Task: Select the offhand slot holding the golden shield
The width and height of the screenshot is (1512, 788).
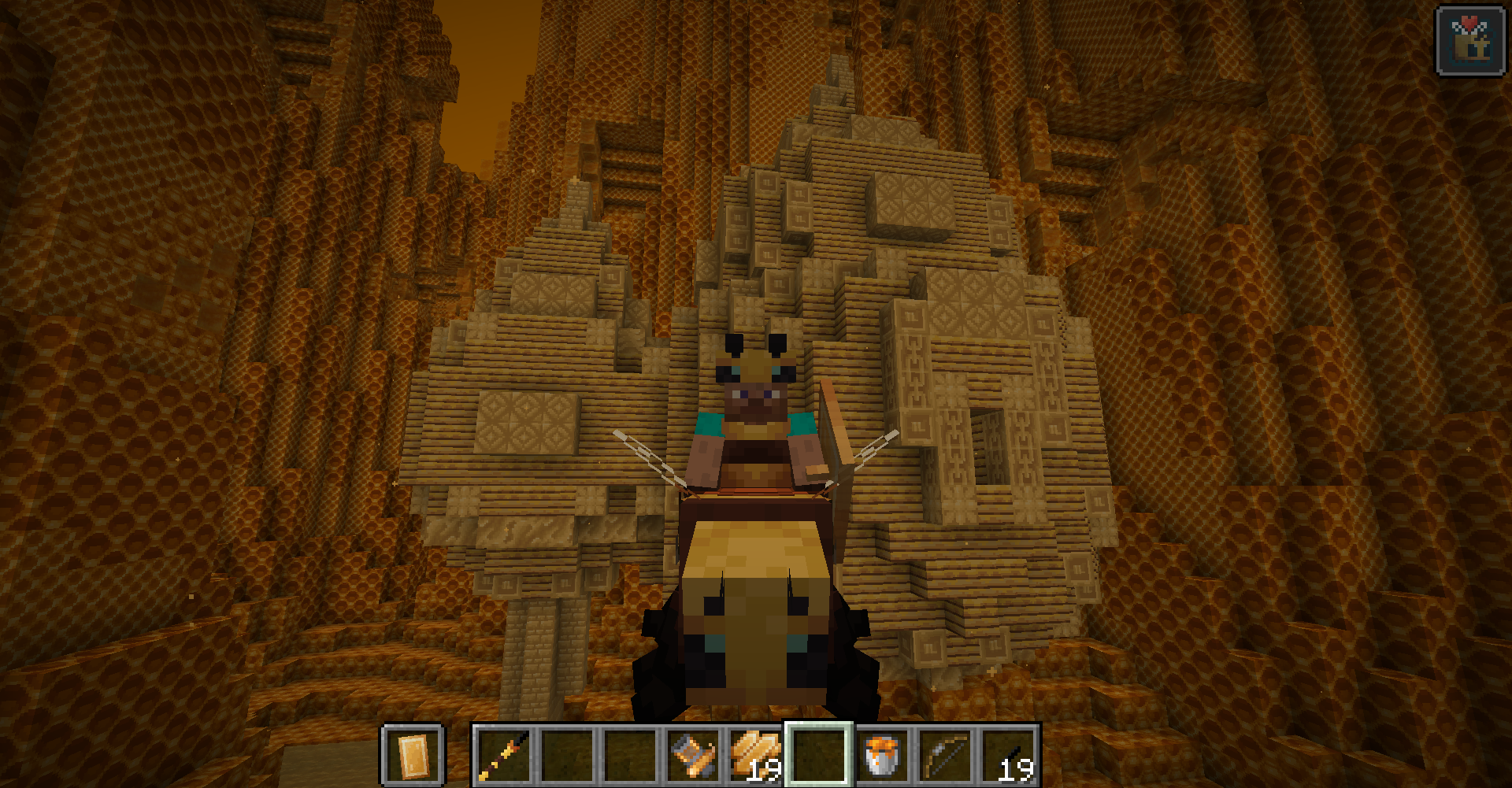Action: tap(413, 756)
